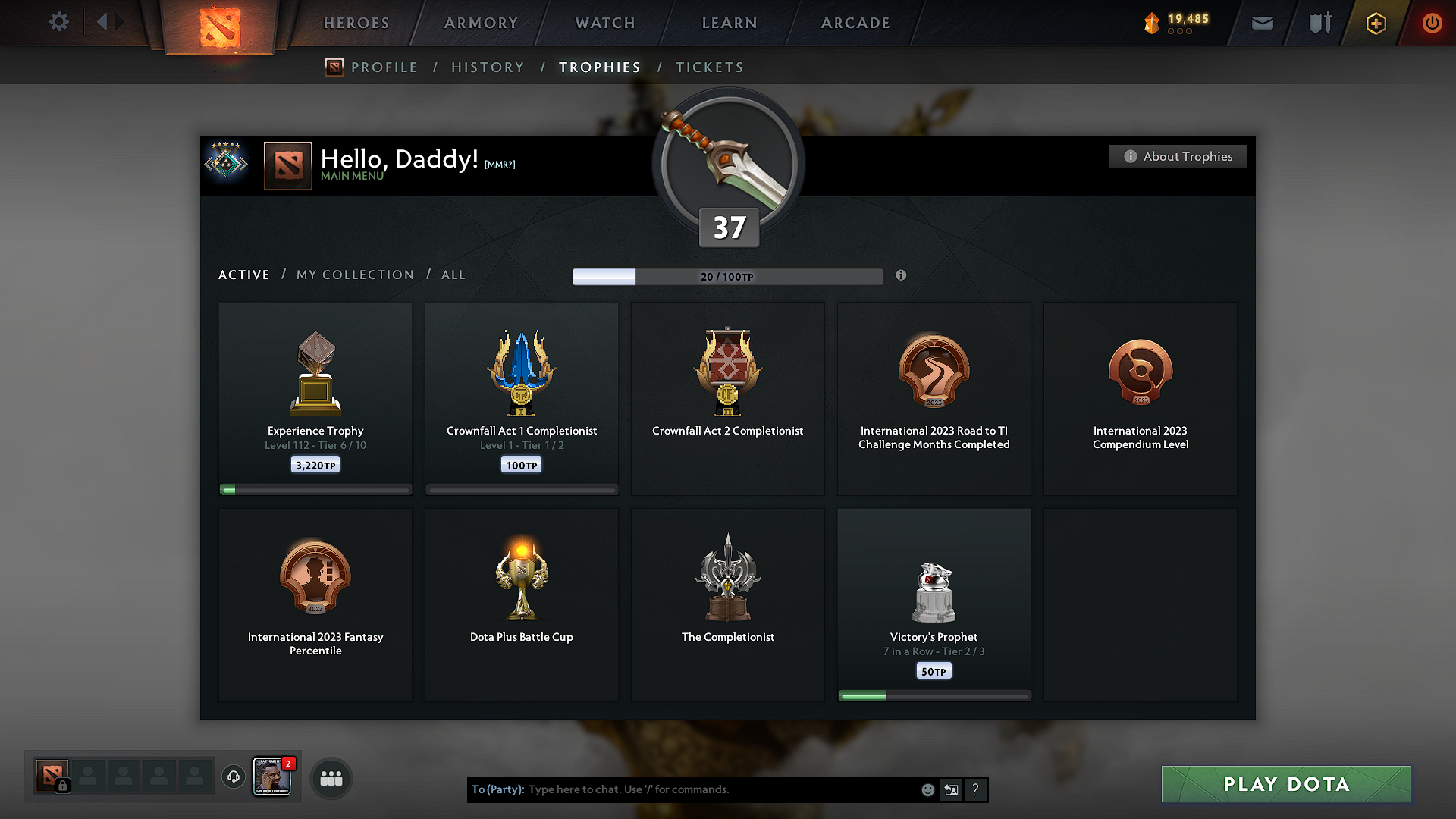The image size is (1456, 819).
Task: Click the forward navigation arrow
Action: (x=120, y=22)
